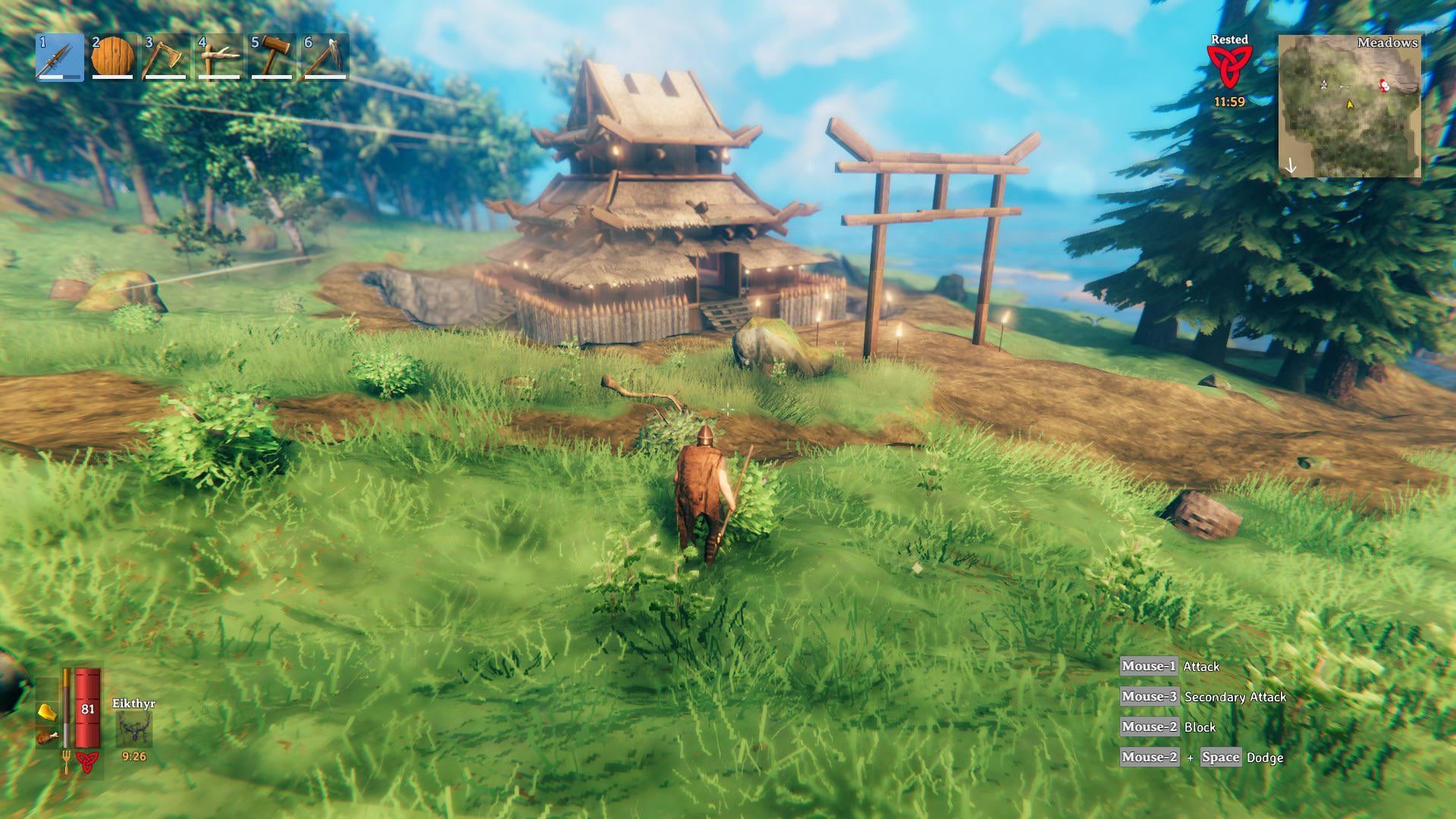Image resolution: width=1456 pixels, height=819 pixels.
Task: Equip the antler pickaxe in slot 6
Action: pos(322,57)
